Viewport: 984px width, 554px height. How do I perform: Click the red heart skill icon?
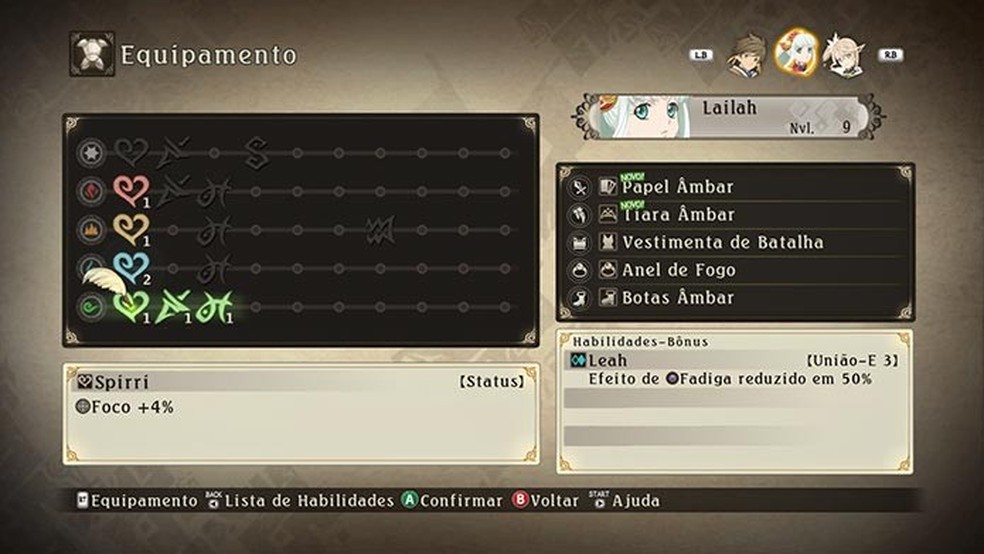131,189
